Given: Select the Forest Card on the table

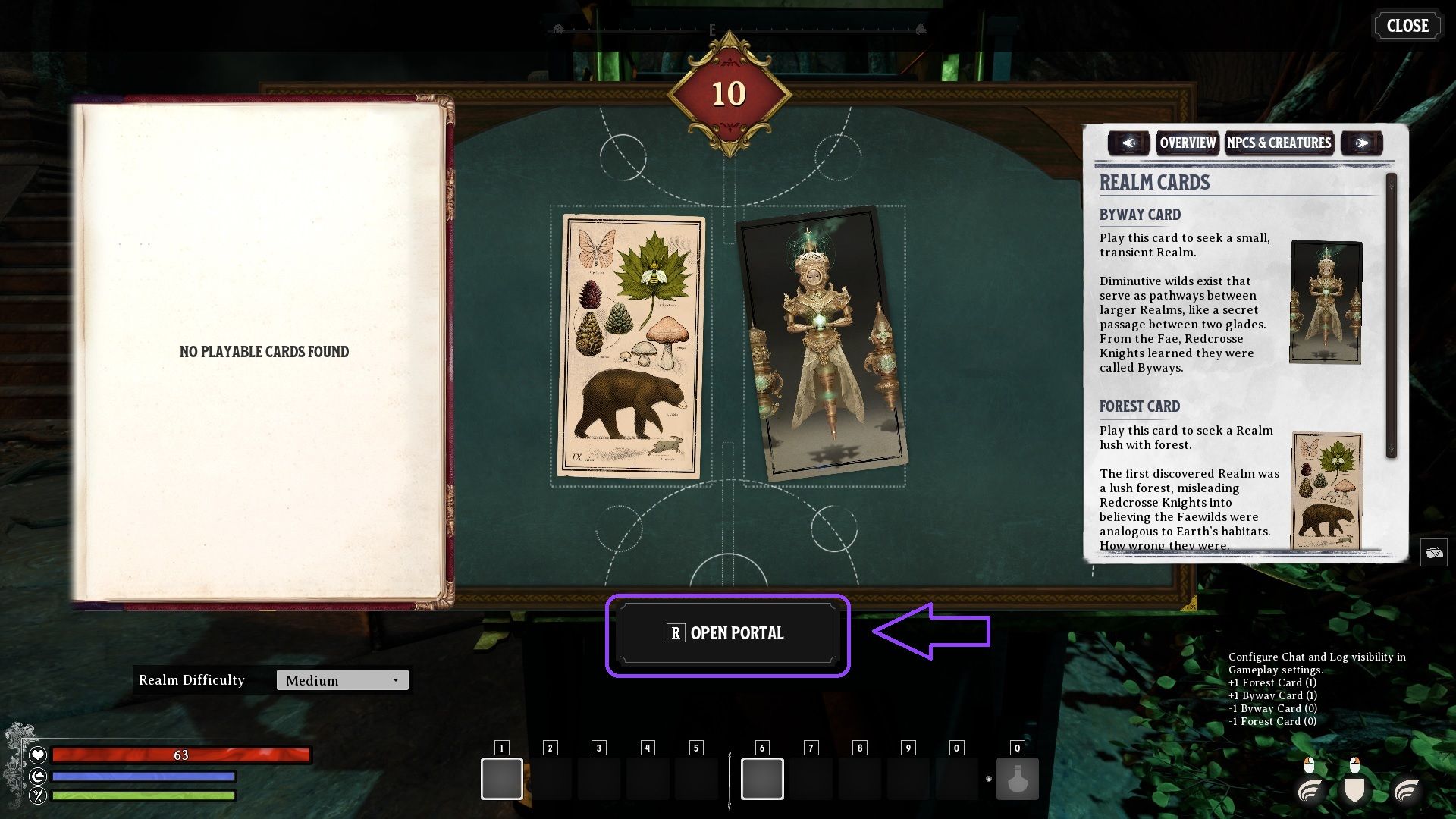Looking at the screenshot, I should (x=631, y=347).
